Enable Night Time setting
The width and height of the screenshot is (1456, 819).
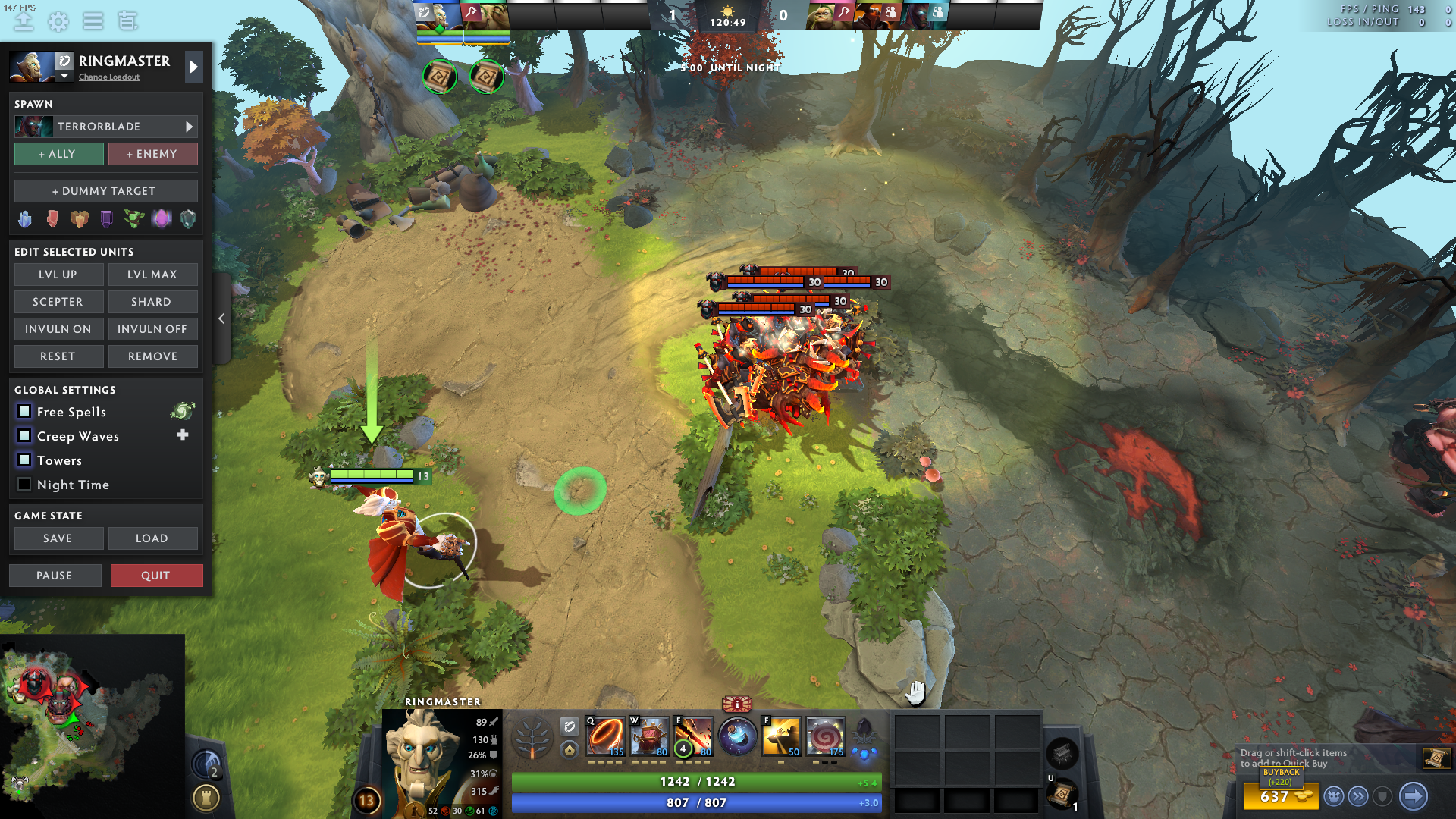click(x=24, y=485)
